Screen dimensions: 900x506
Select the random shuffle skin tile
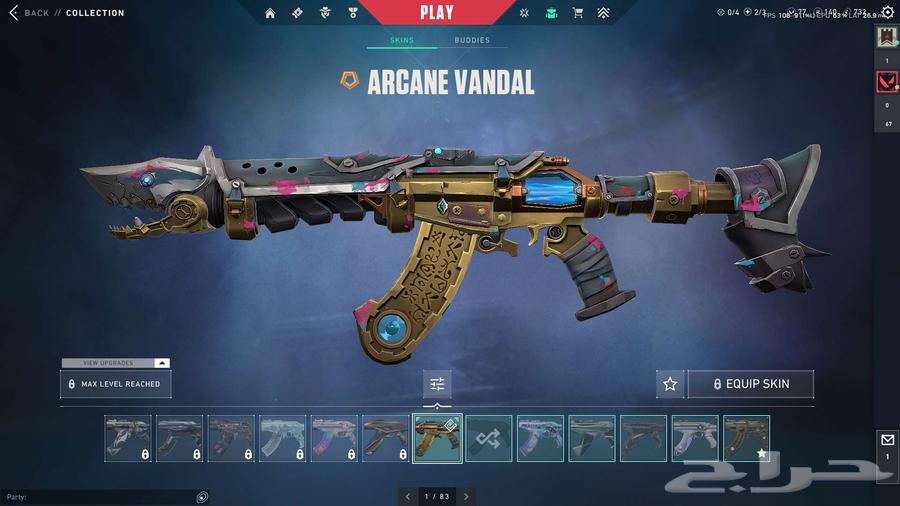click(x=489, y=438)
